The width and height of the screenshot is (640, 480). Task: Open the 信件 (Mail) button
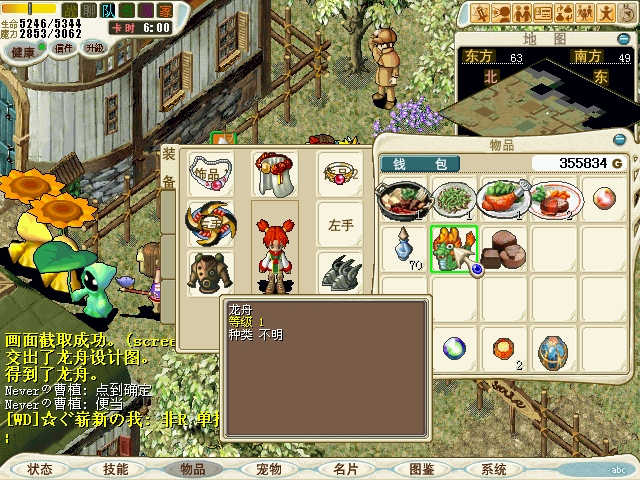tap(64, 47)
